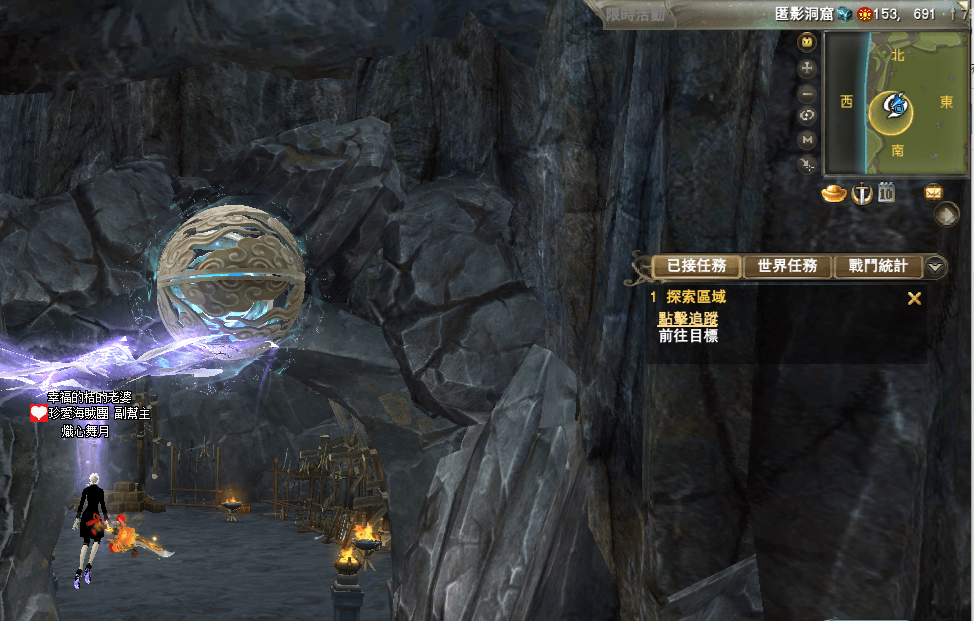This screenshot has height=621, width=974.
Task: Open the mail envelope icon
Action: point(934,192)
